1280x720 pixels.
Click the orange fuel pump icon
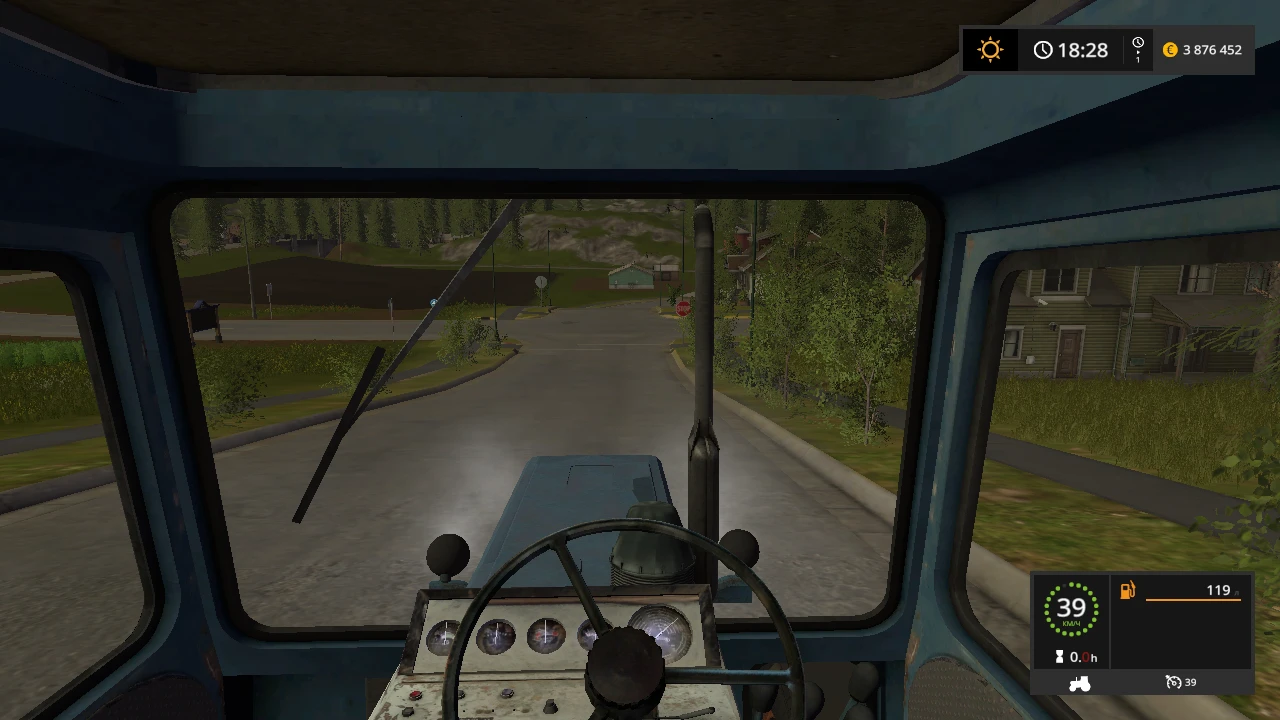[x=1127, y=590]
